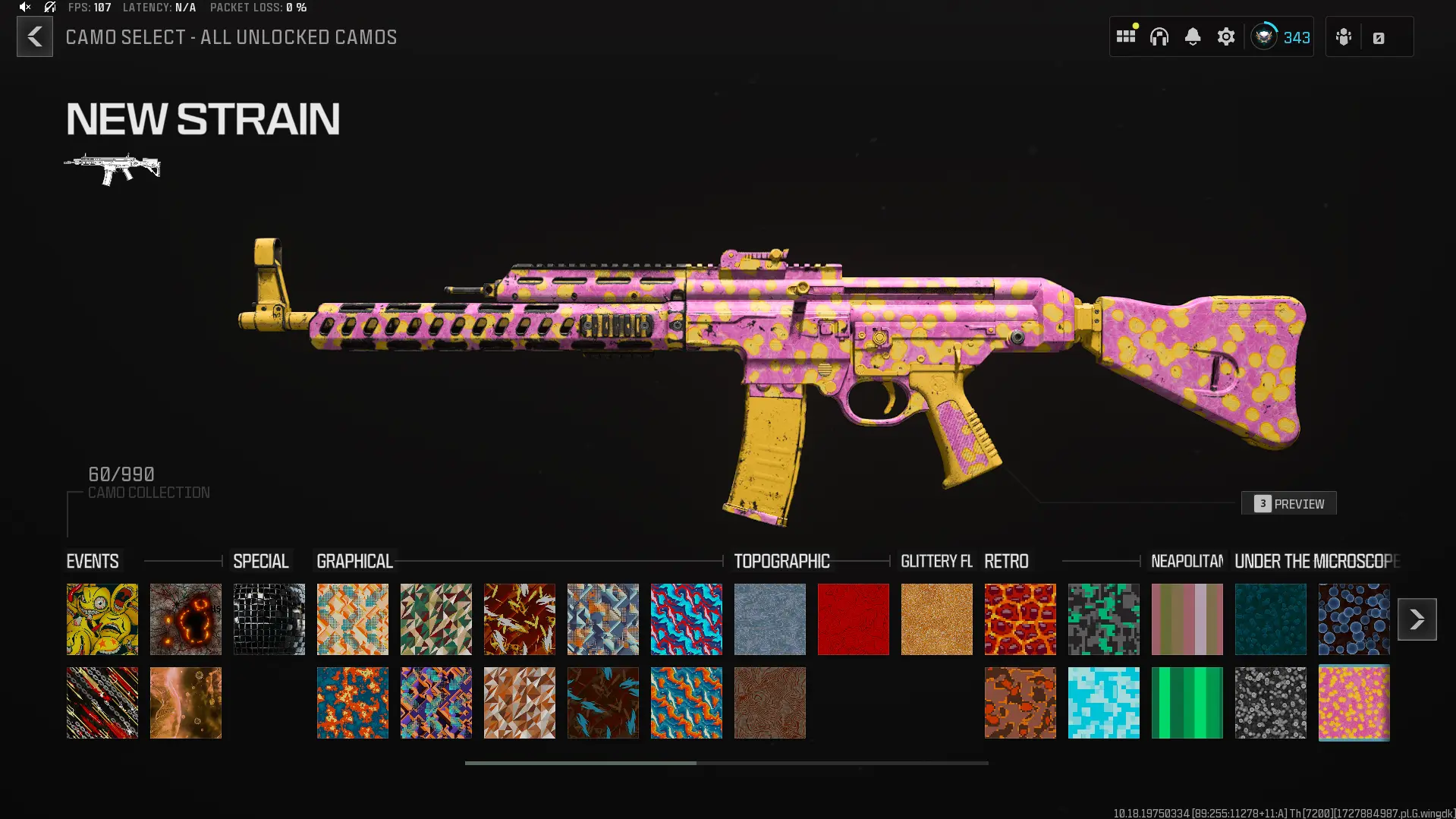Open the Channels menu grid icon
Image resolution: width=1456 pixels, height=819 pixels.
pos(1125,36)
